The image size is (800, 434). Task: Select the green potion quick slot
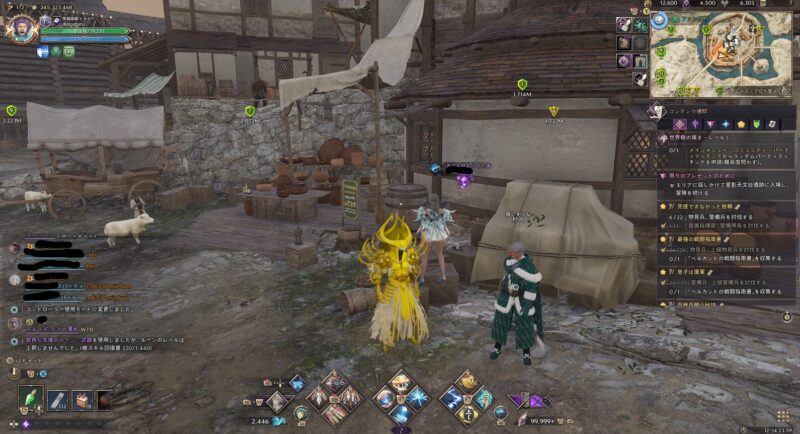[32, 400]
